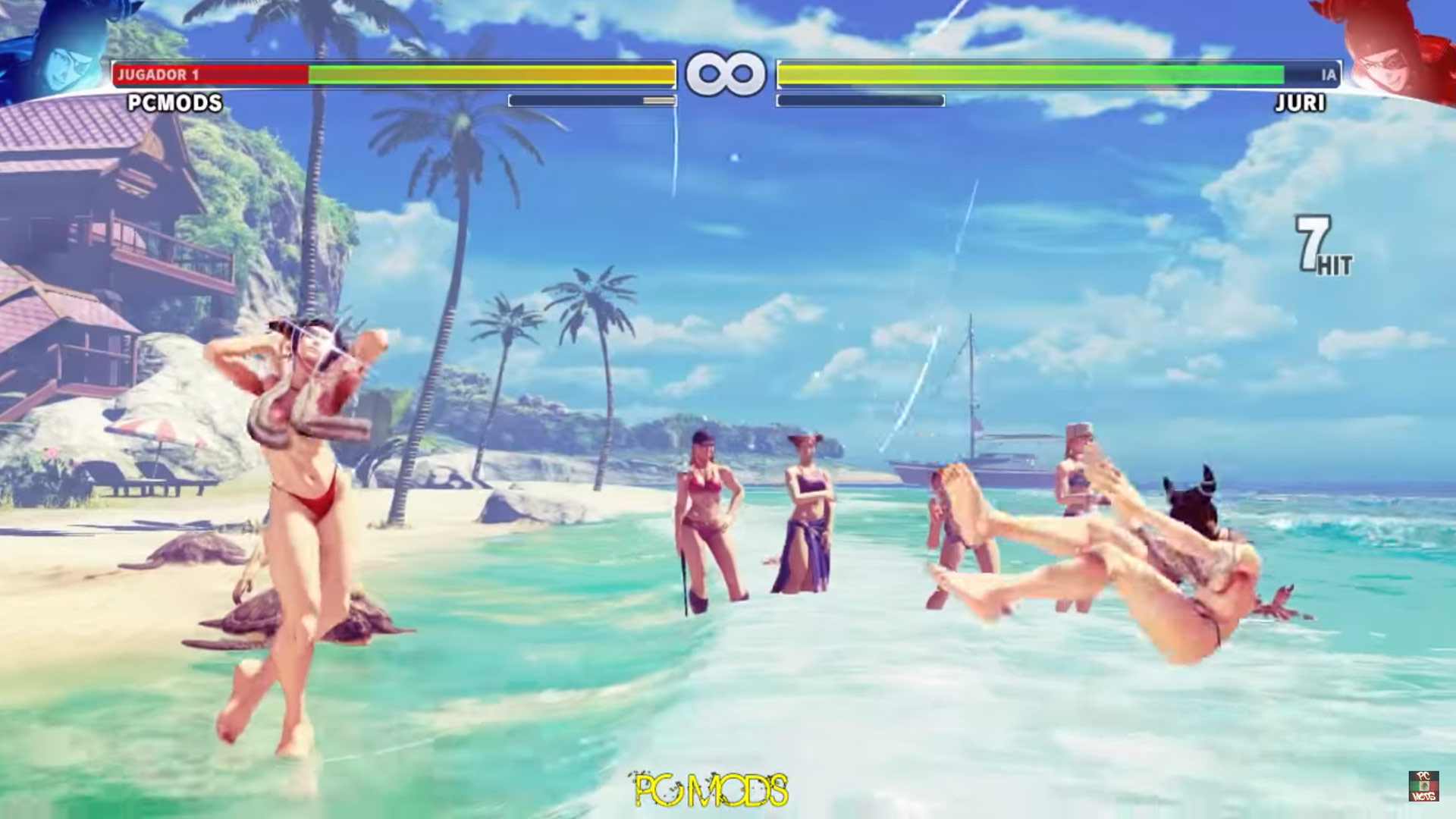Screen dimensions: 1456x819
Task: Click the infinity round timer symbol
Action: pyautogui.click(x=726, y=72)
